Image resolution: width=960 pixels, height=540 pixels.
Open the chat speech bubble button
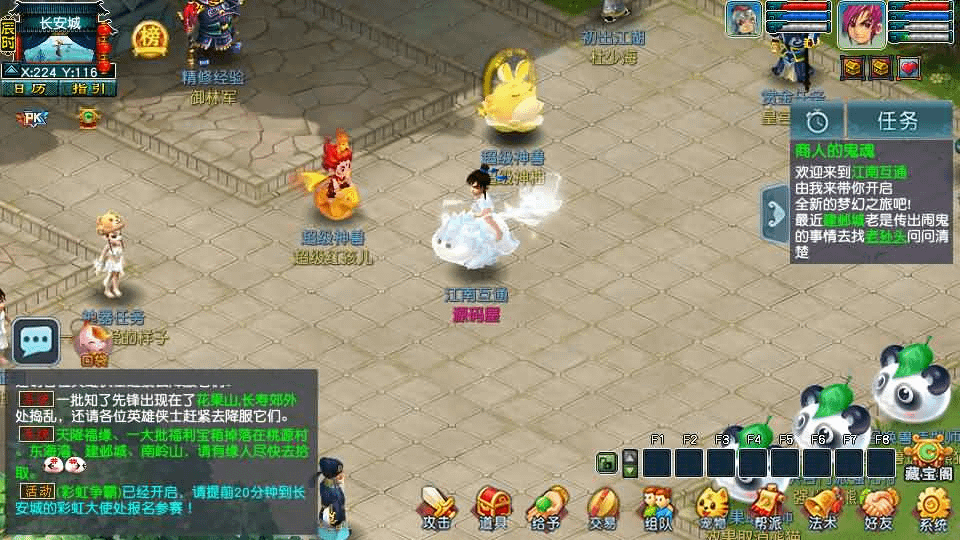[x=37, y=342]
